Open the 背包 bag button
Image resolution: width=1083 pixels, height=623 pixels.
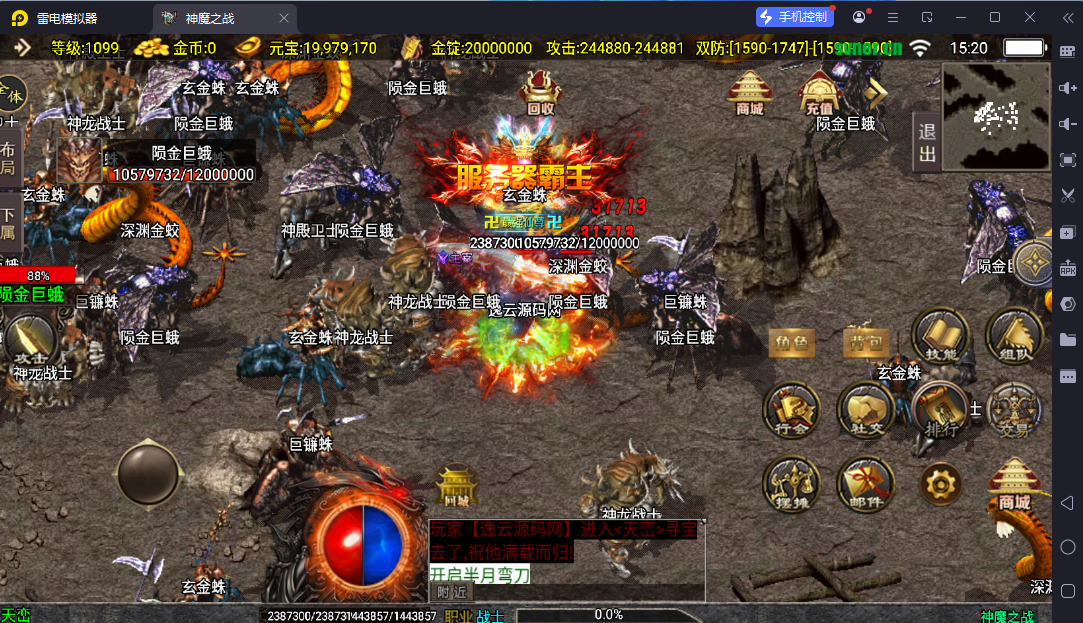(x=866, y=342)
